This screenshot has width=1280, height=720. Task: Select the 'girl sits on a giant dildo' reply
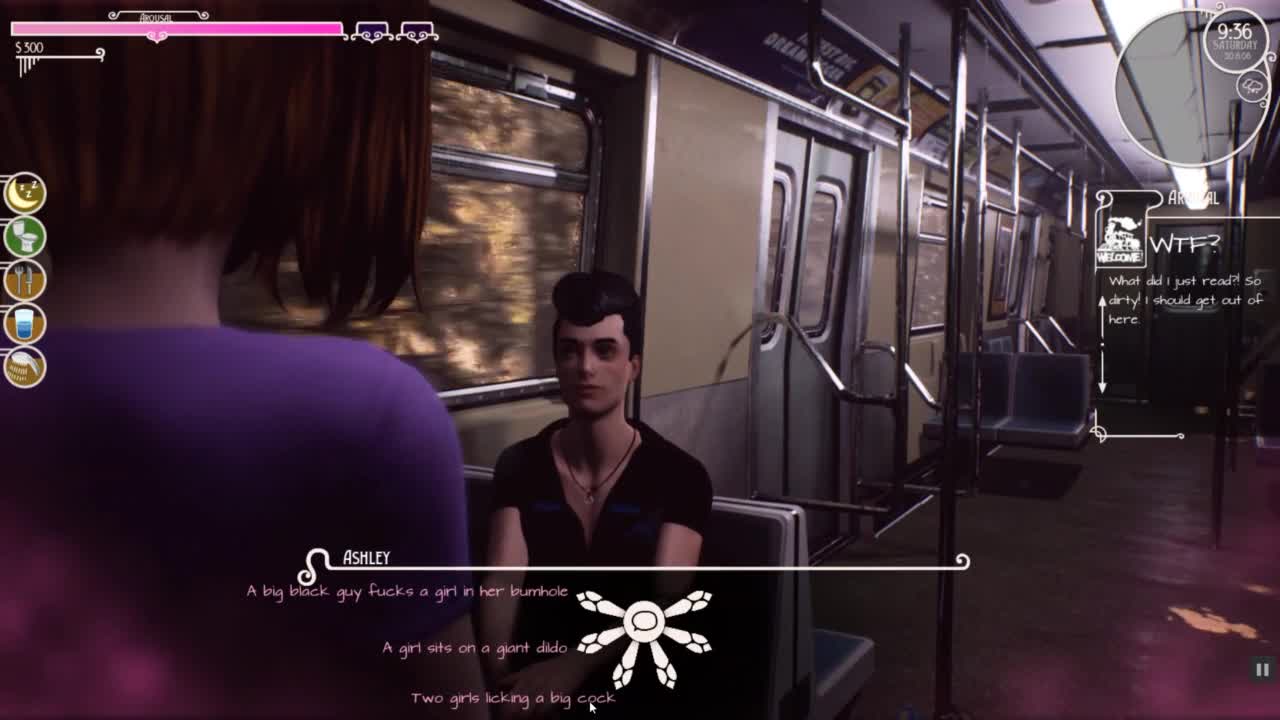click(474, 648)
